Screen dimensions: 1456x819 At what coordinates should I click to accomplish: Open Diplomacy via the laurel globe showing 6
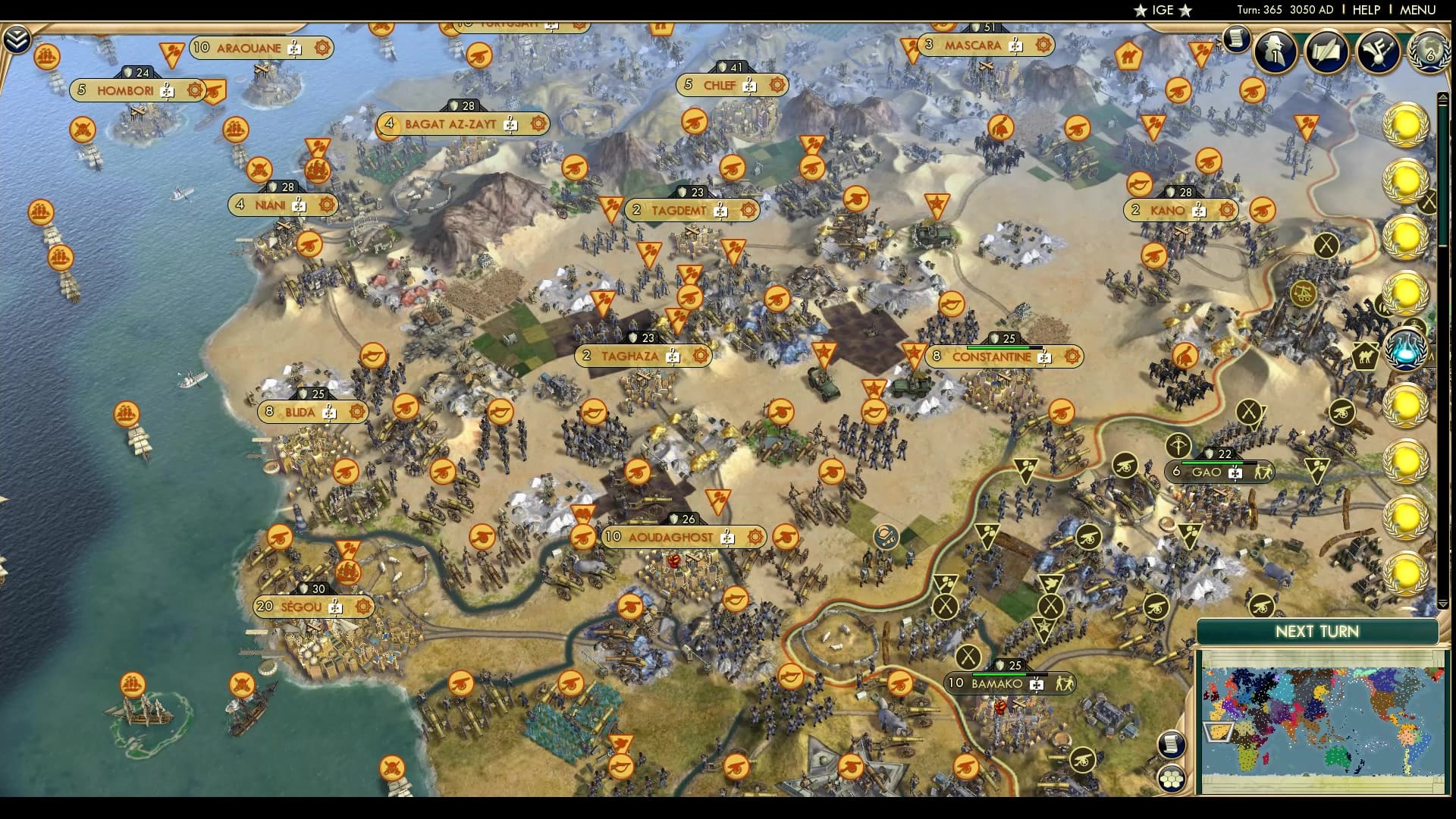point(1429,52)
